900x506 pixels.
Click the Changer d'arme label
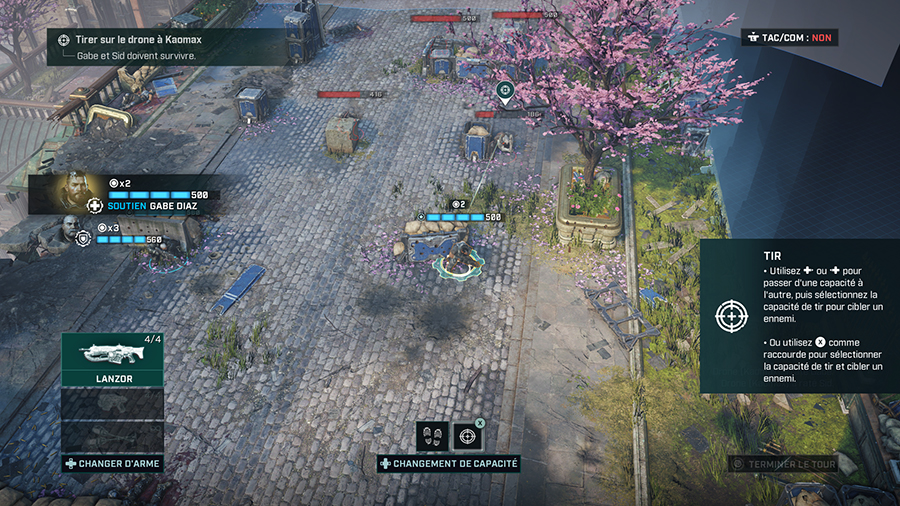tap(112, 463)
